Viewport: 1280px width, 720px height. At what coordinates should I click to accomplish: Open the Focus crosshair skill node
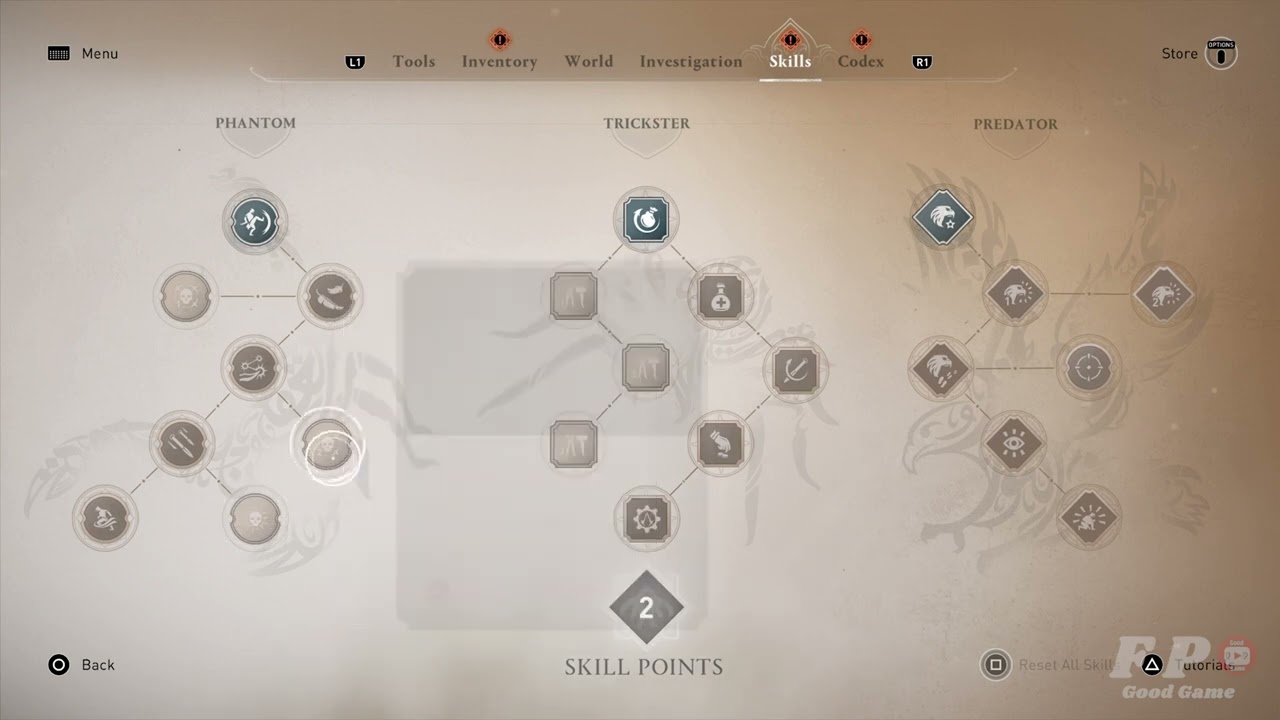tap(1090, 368)
